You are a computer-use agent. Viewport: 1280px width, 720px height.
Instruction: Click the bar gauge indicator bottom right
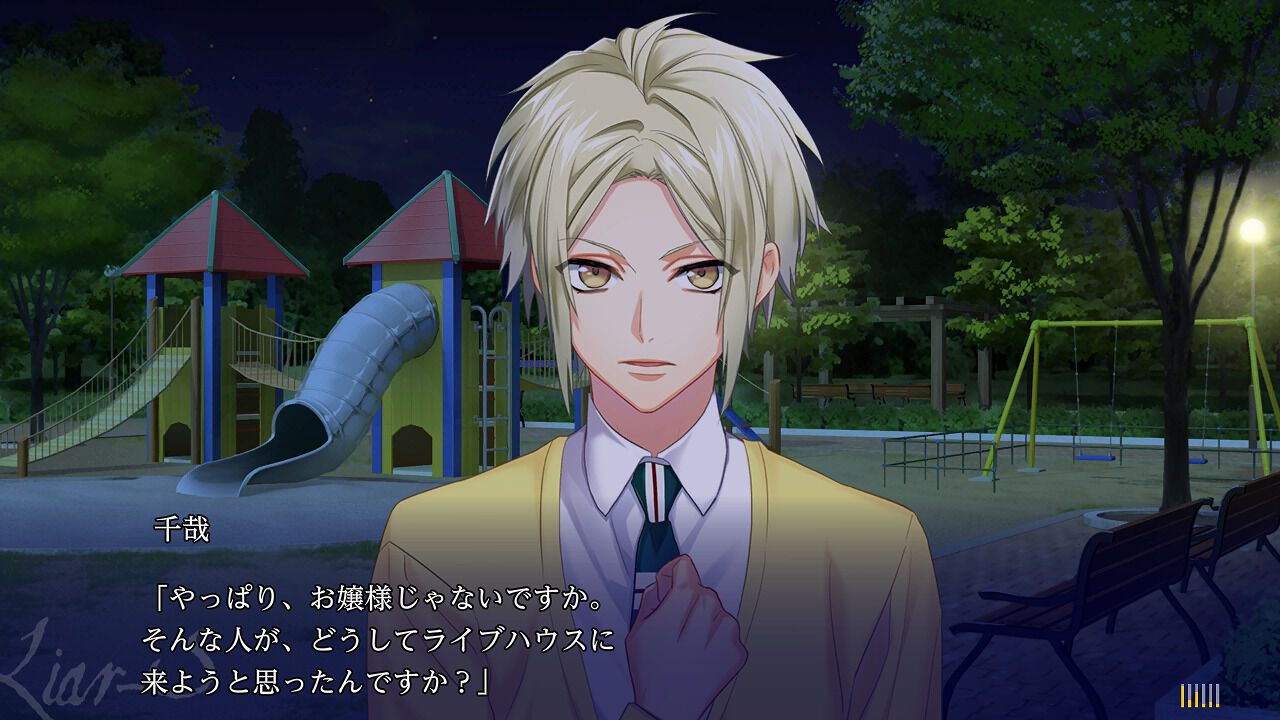click(x=1200, y=695)
